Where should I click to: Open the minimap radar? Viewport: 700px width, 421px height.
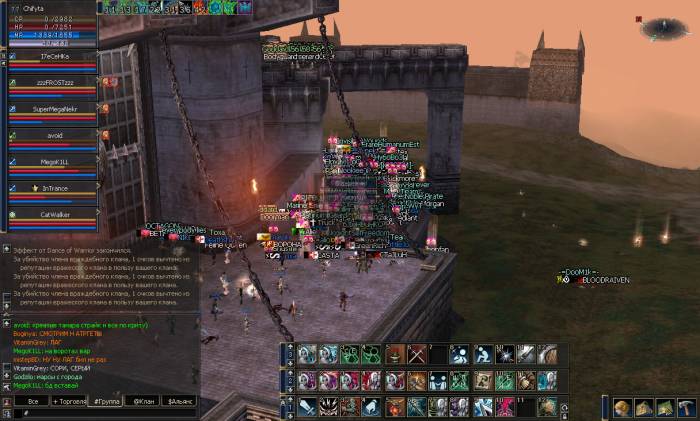click(x=664, y=28)
